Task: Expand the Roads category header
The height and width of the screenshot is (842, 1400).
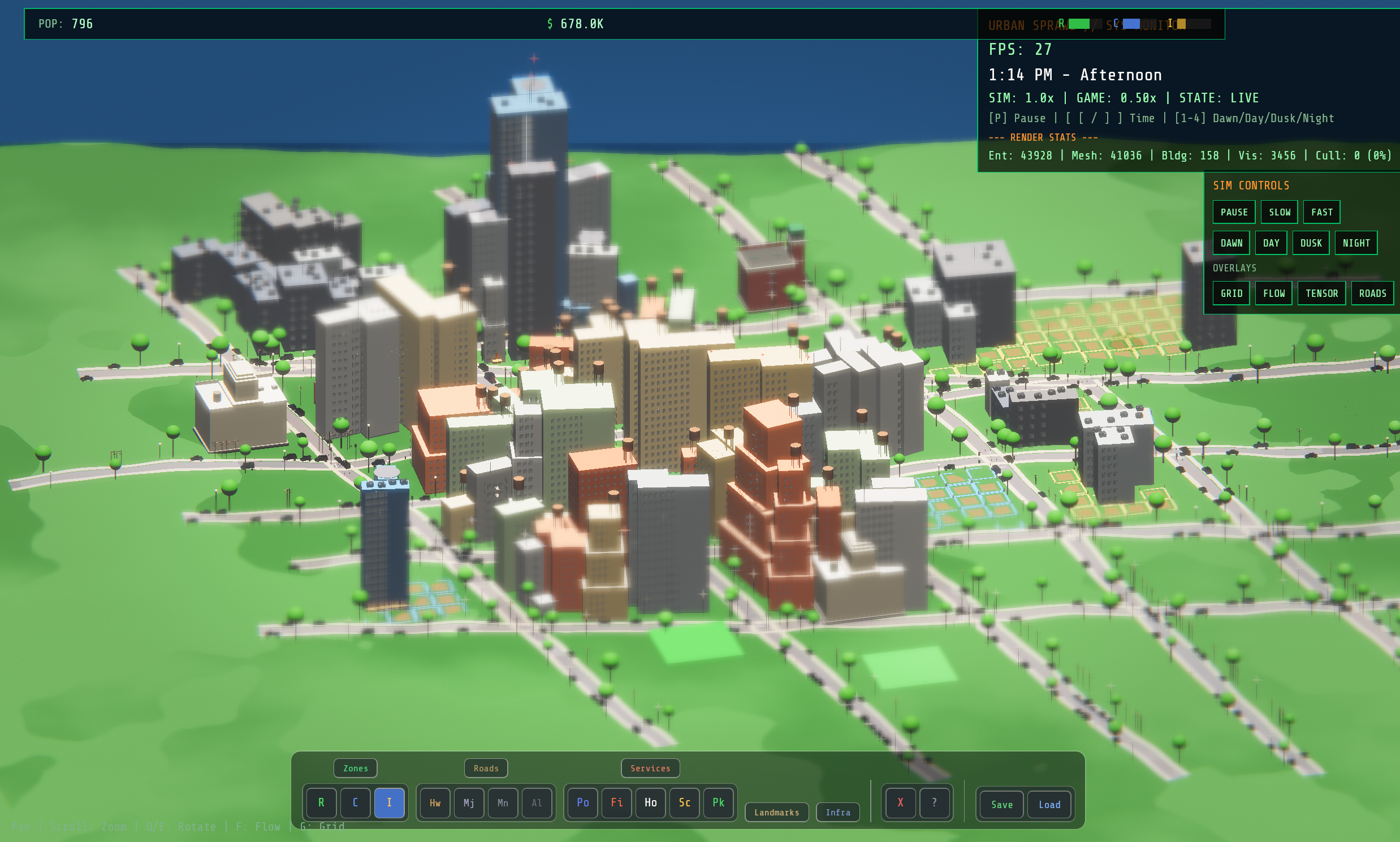Action: (x=486, y=768)
